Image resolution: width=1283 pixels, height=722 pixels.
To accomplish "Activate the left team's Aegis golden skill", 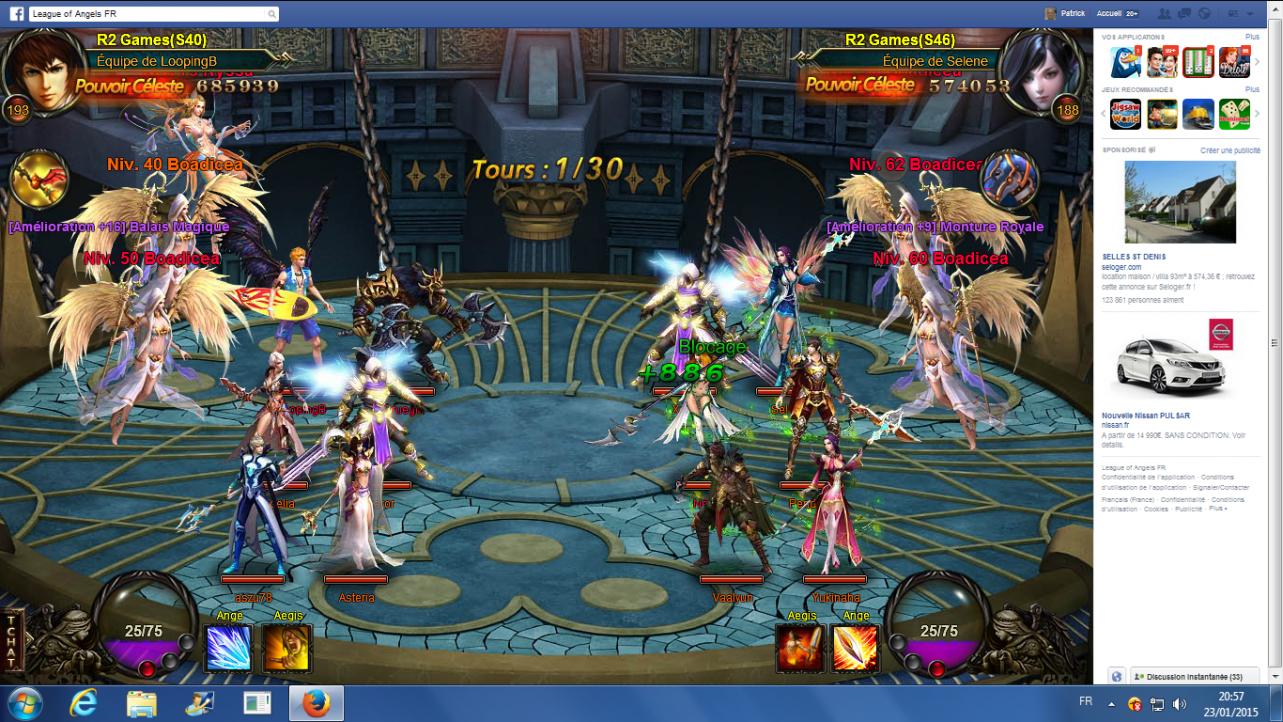I will (286, 648).
